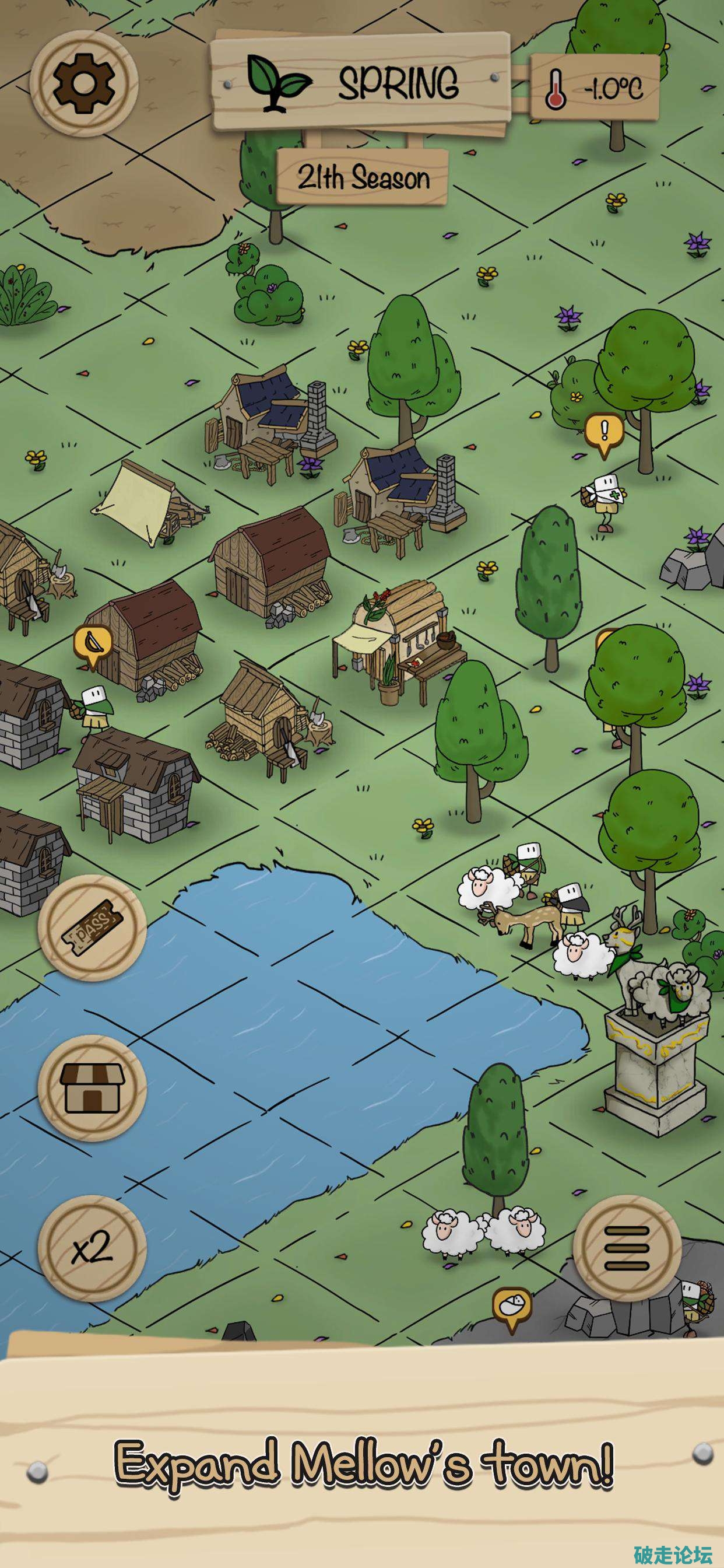This screenshot has width=724, height=1568.
Task: Toggle the x2 speed button
Action: pyautogui.click(x=92, y=1248)
